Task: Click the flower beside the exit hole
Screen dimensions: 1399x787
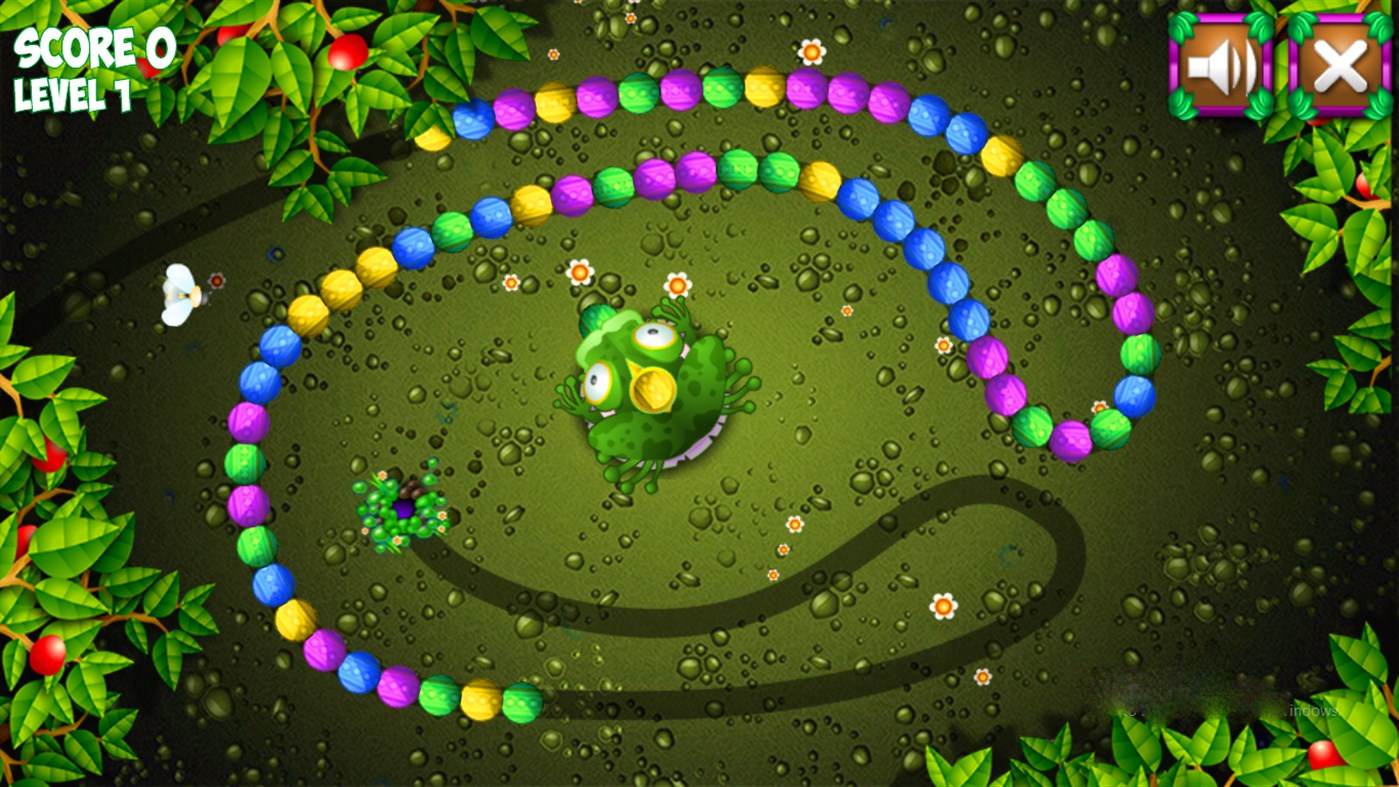Action: click(443, 516)
